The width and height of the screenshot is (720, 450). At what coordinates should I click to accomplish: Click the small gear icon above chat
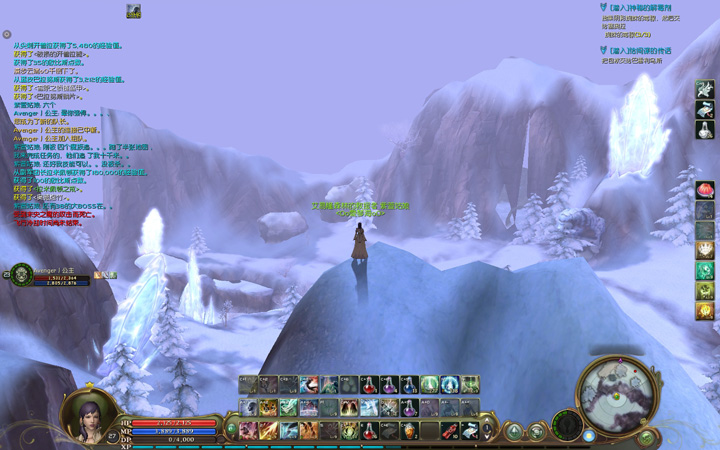pos(7,34)
